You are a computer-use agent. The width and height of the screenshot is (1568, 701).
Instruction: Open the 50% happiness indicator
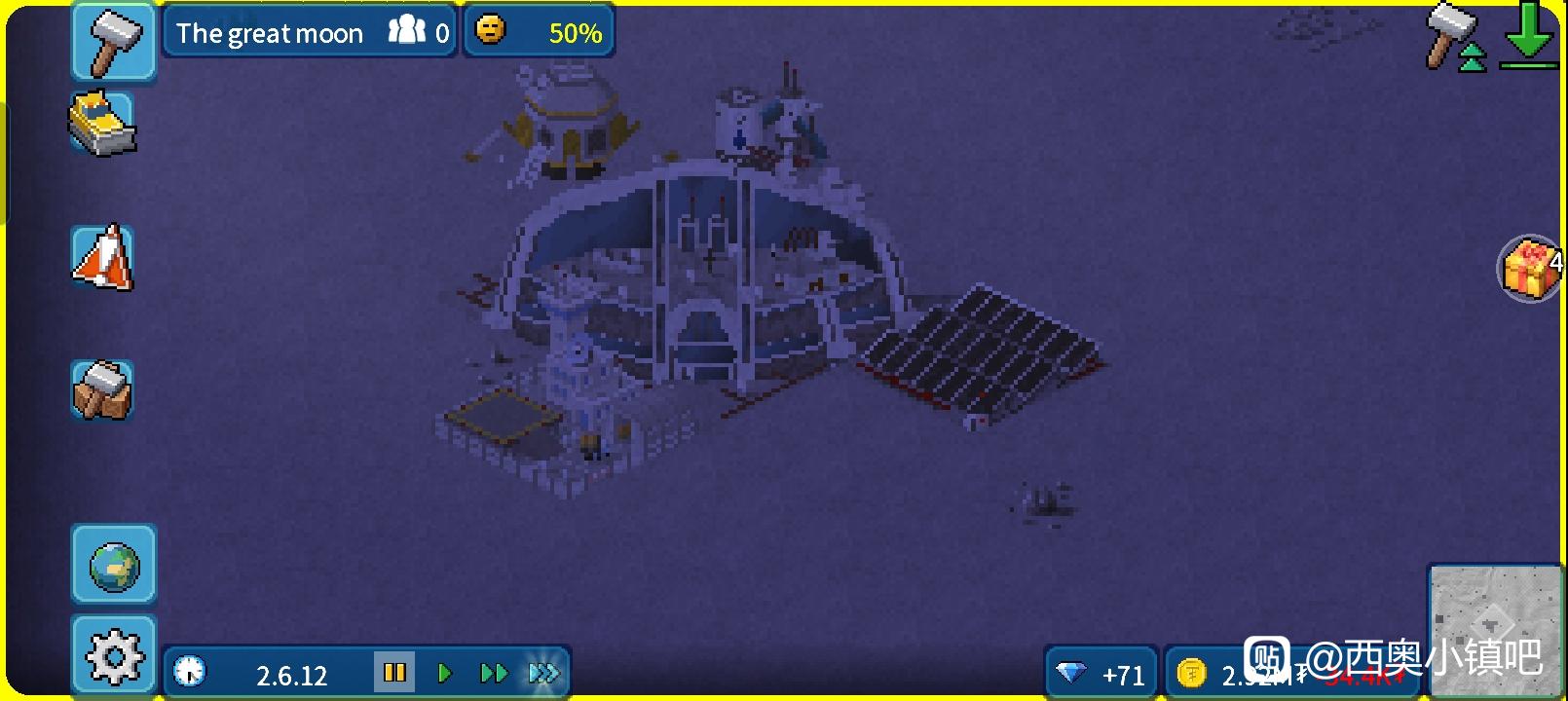click(x=539, y=33)
